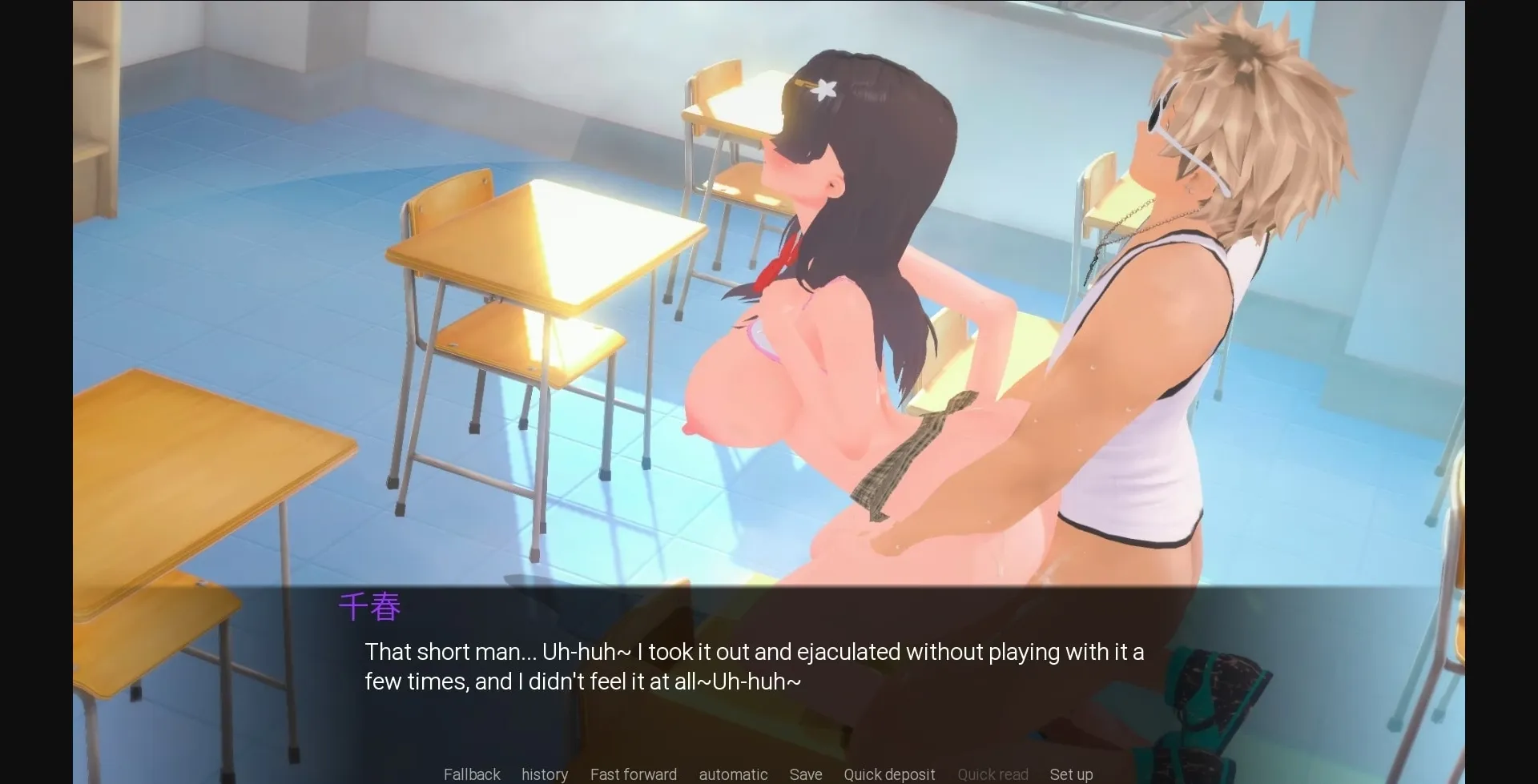Screen dimensions: 1538x784
Task: Open the dialogue history
Action: [544, 774]
